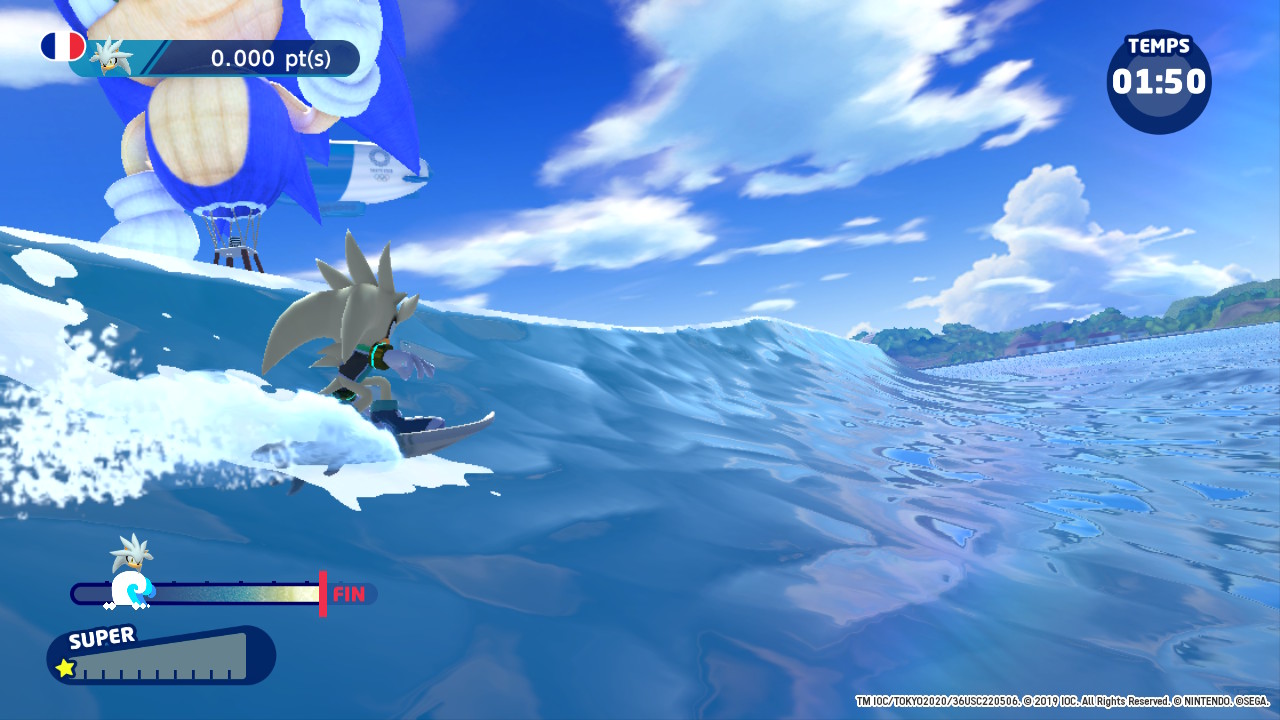This screenshot has height=720, width=1280.
Task: Click the red FIN slider end marker
Action: pyautogui.click(x=322, y=592)
